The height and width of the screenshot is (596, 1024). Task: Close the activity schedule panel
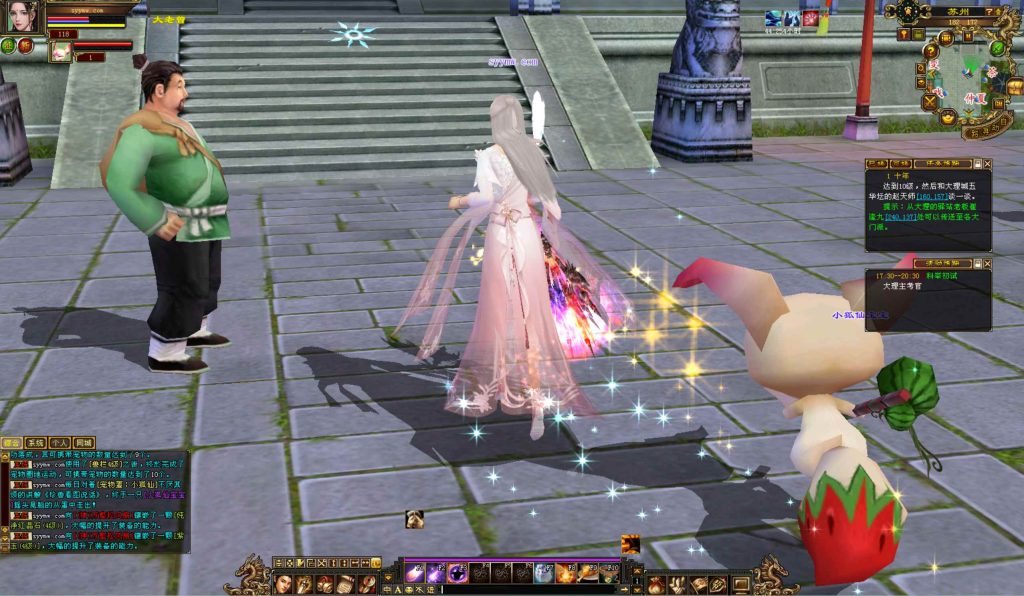coord(987,263)
